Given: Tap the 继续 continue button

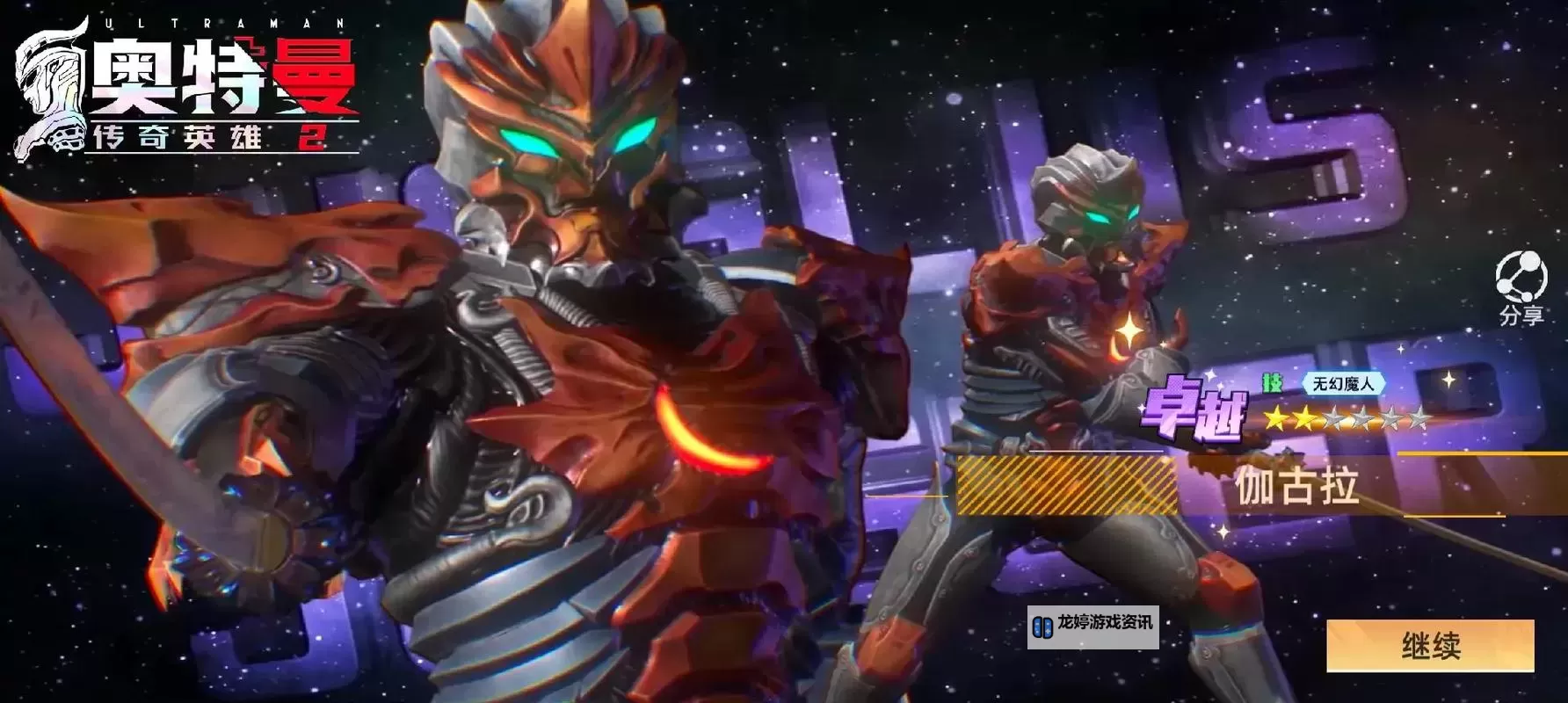Looking at the screenshot, I should pos(1430,646).
